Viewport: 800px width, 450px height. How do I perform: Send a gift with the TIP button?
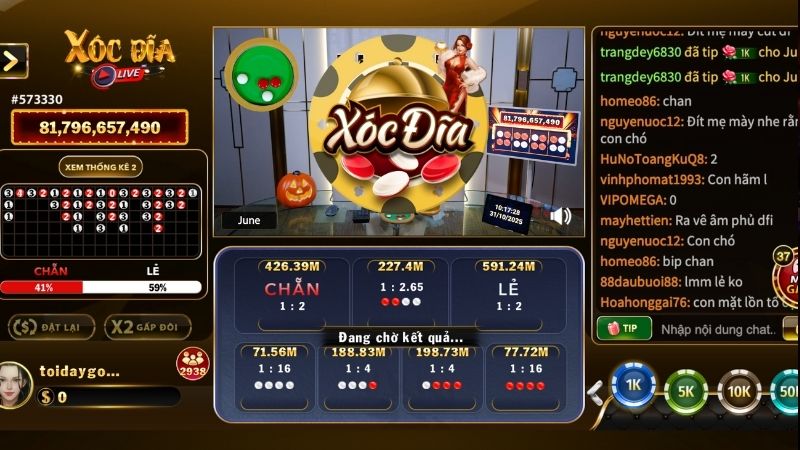pos(623,328)
